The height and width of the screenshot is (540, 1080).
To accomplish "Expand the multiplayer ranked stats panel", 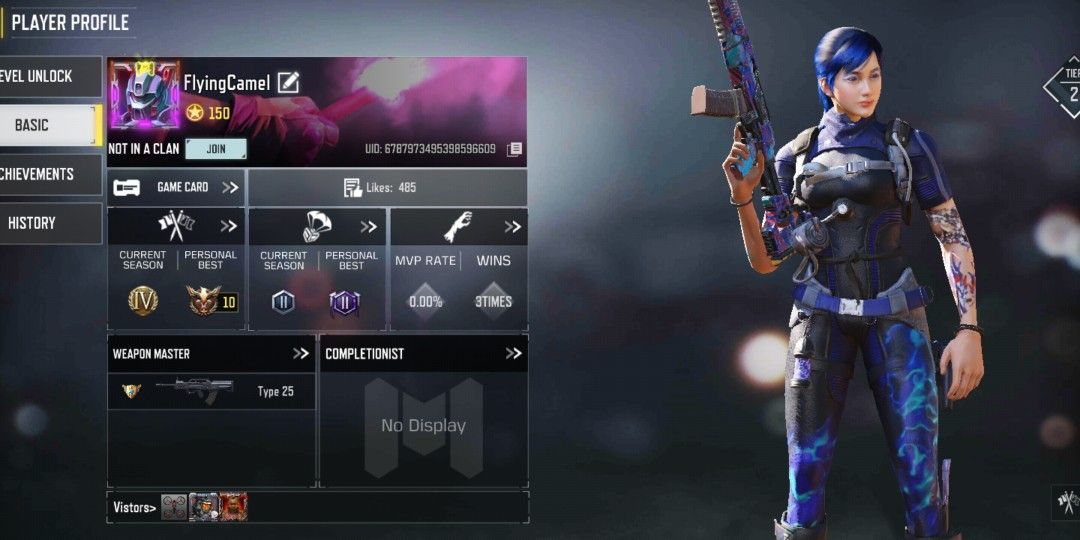I will 229,226.
